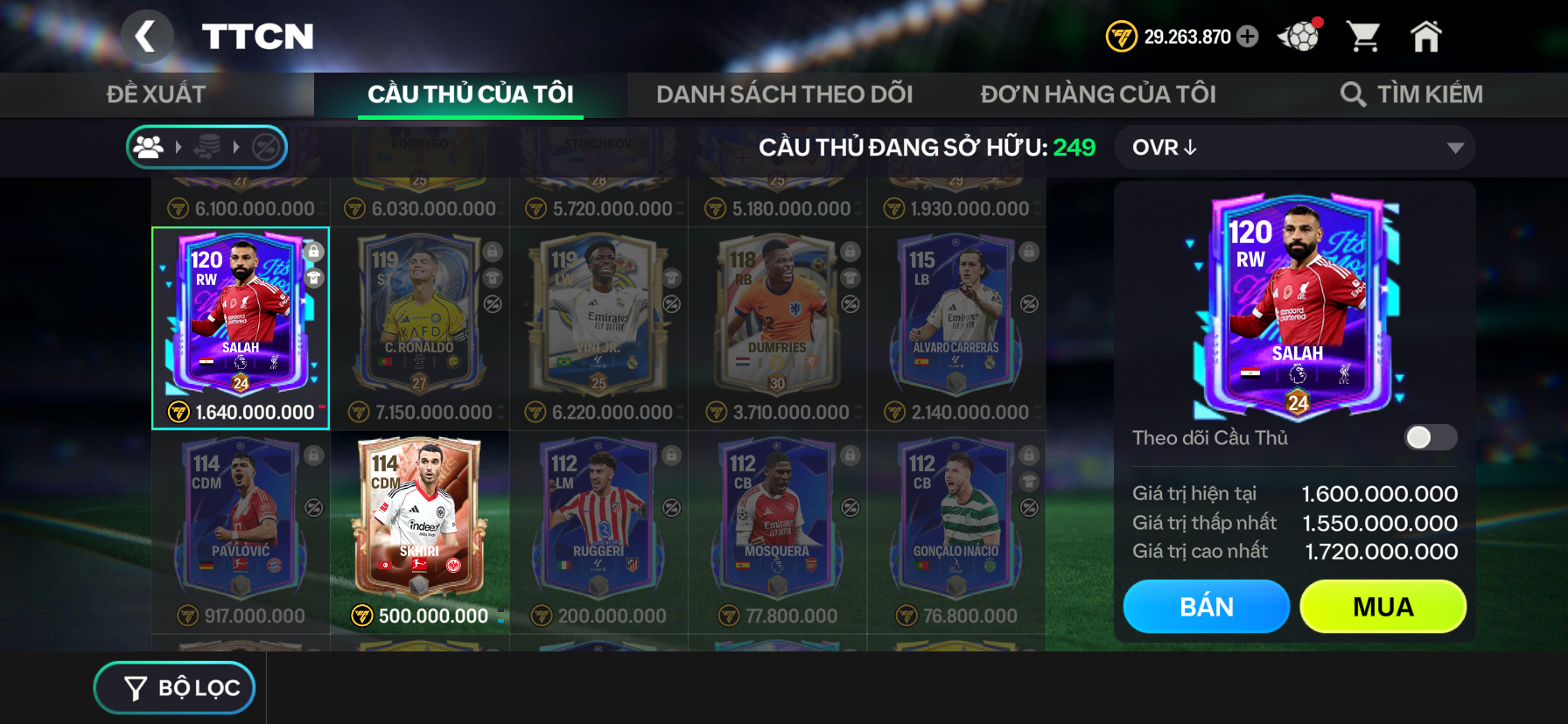Image resolution: width=1568 pixels, height=724 pixels.
Task: Sell Salah with the BÁN button
Action: click(1206, 607)
